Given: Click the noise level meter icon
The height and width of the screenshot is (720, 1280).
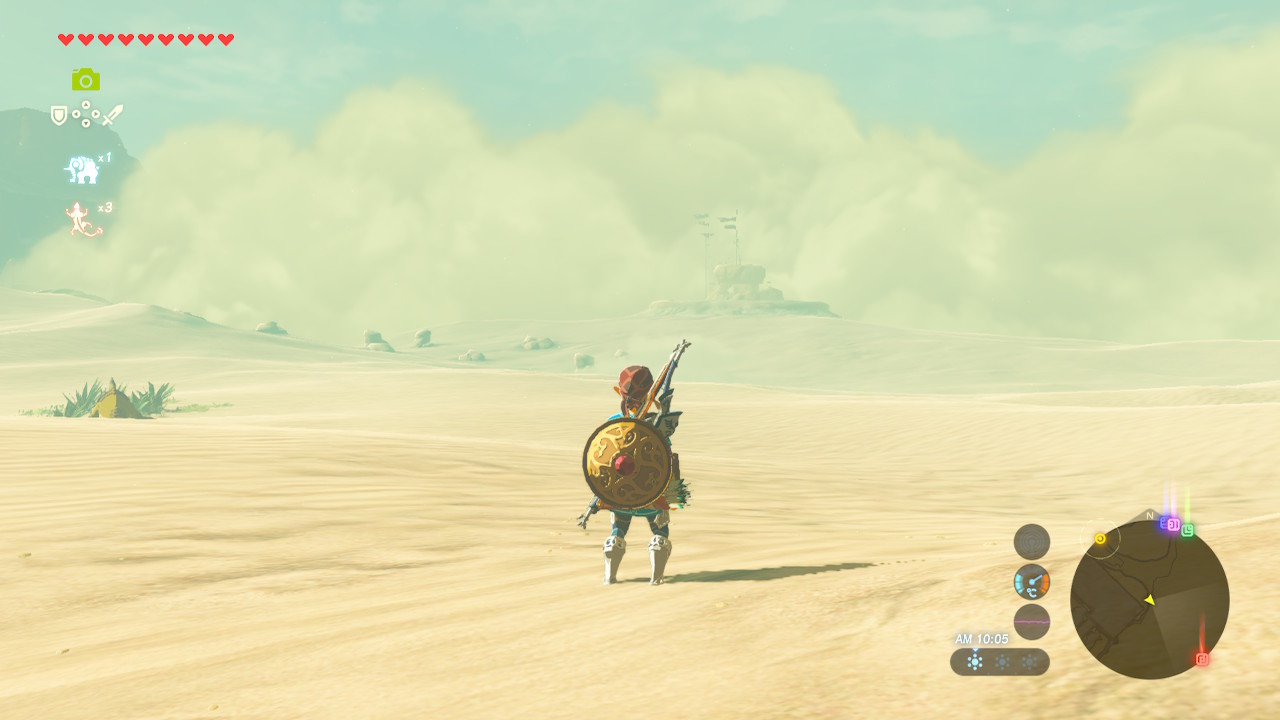Looking at the screenshot, I should (1032, 622).
